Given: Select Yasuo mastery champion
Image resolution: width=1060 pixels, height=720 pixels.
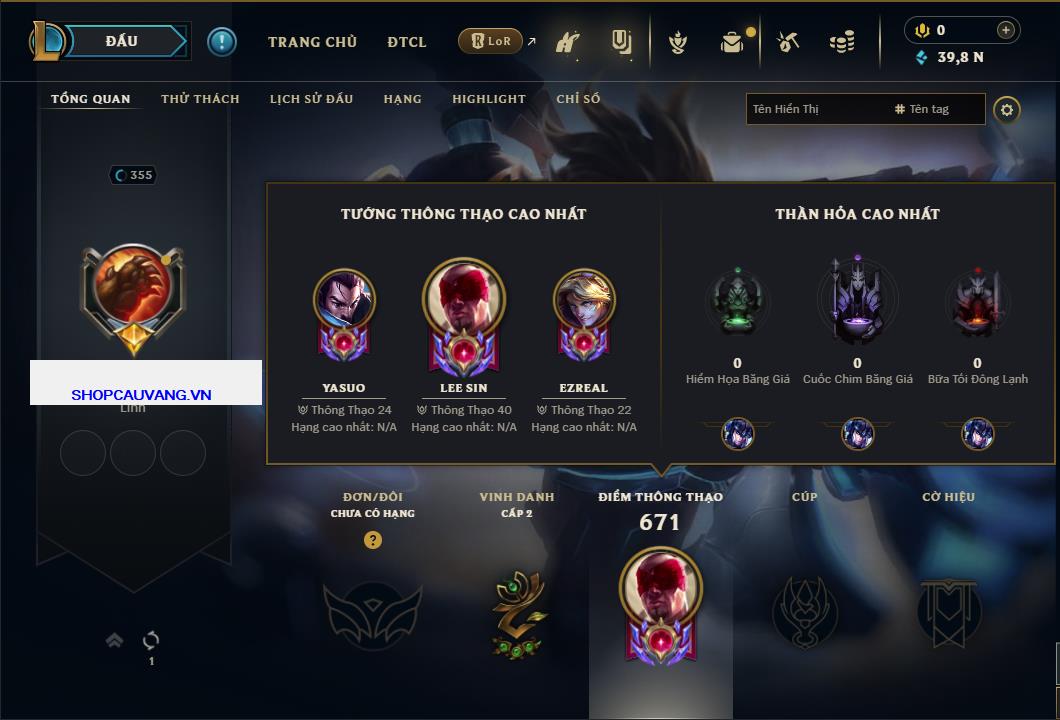Looking at the screenshot, I should (x=344, y=300).
